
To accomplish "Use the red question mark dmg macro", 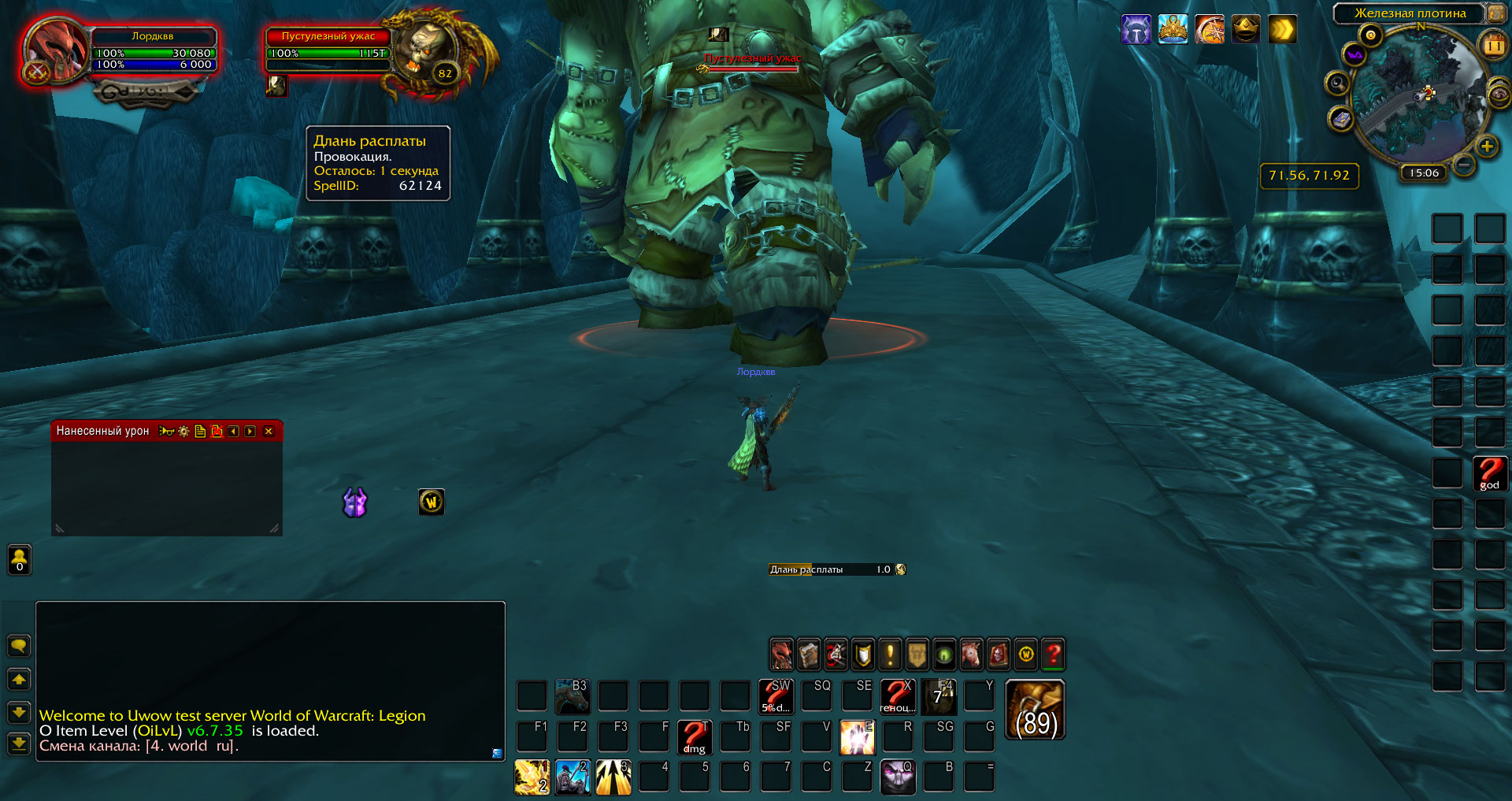I will [694, 737].
